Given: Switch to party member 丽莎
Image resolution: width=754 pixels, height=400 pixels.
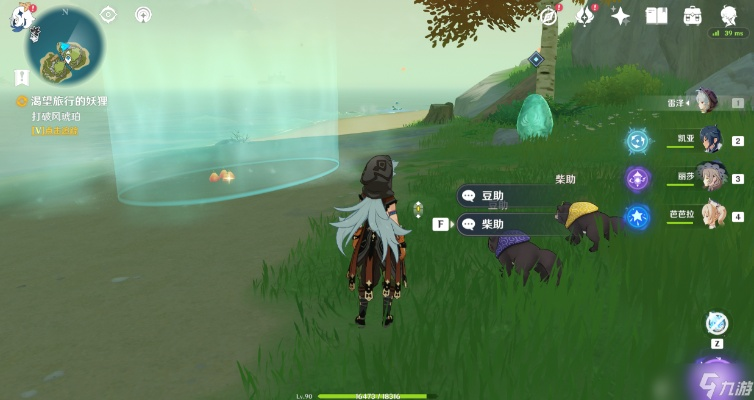Looking at the screenshot, I should (x=712, y=177).
